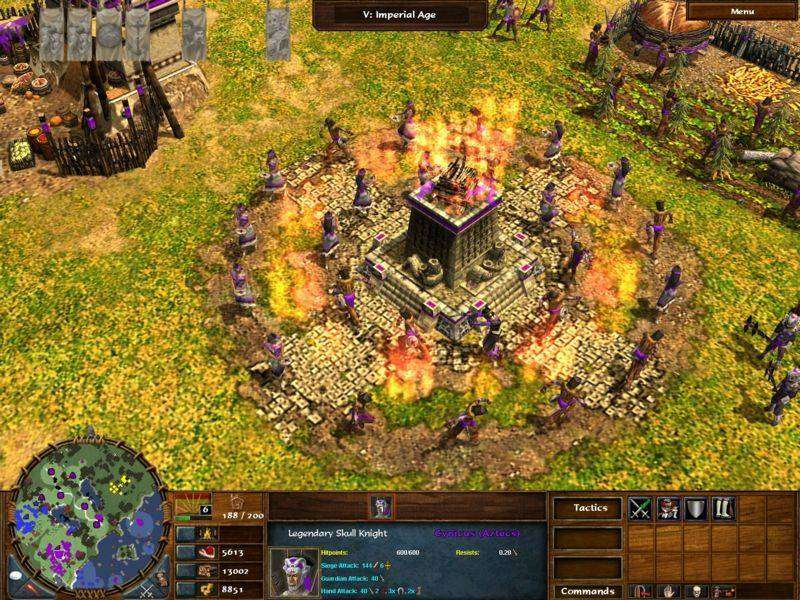Open the Menu button
Viewport: 800px width, 600px height.
pos(742,12)
